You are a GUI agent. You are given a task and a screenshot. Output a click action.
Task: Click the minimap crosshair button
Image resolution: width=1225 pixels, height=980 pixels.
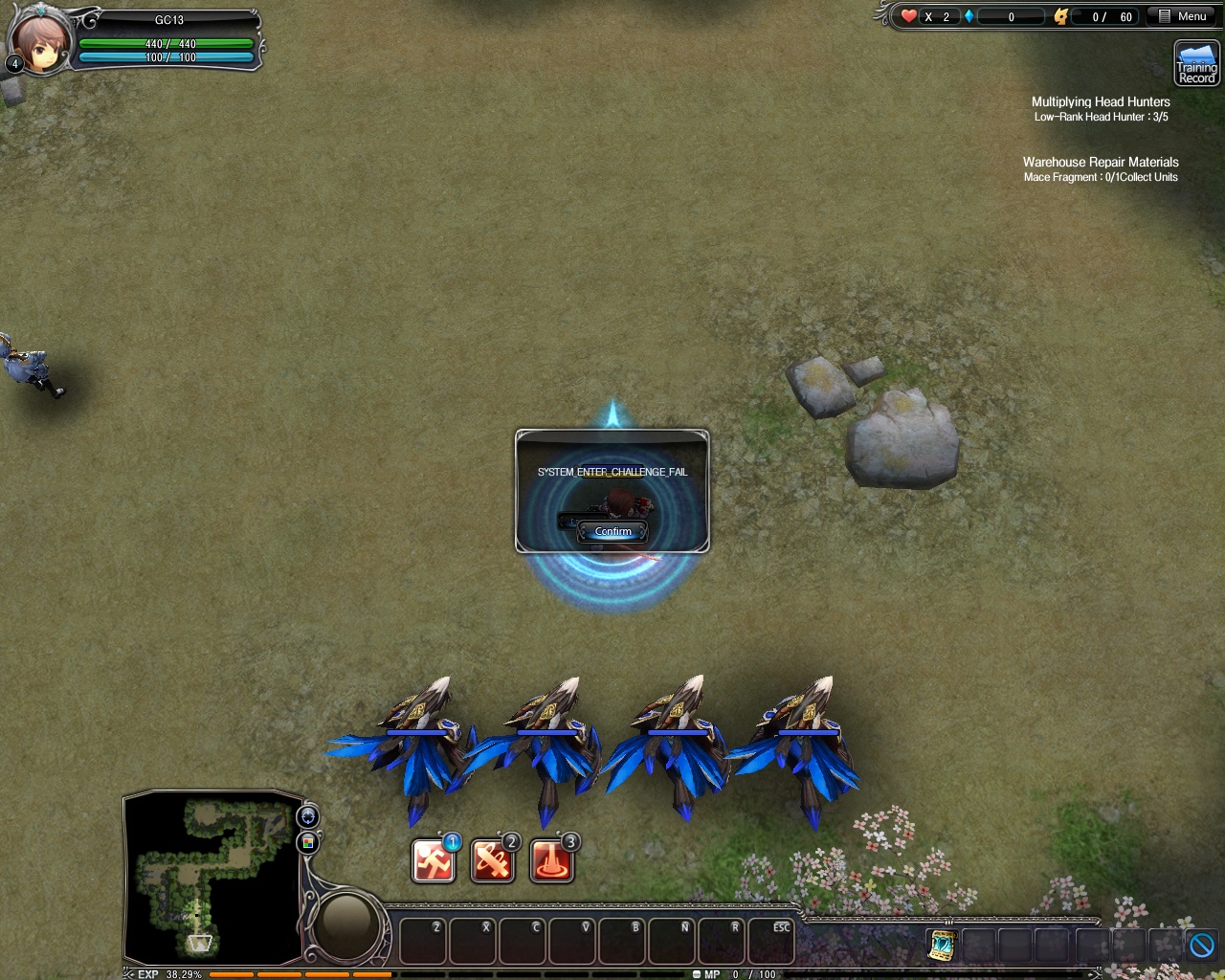pyautogui.click(x=308, y=816)
